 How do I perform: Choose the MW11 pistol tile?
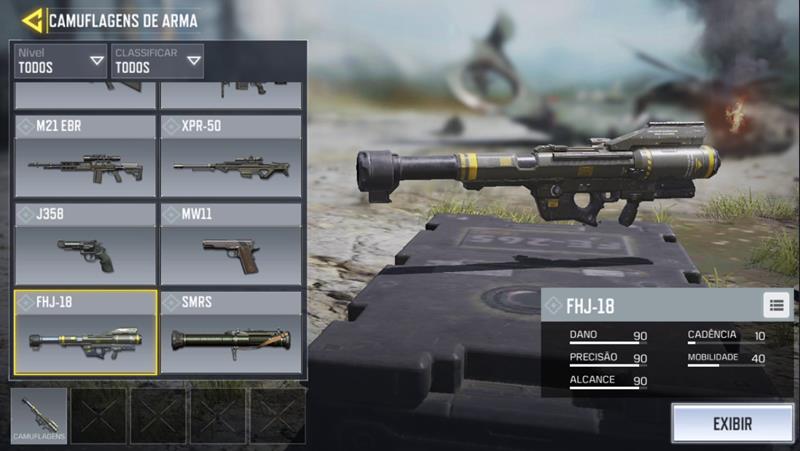coord(231,244)
